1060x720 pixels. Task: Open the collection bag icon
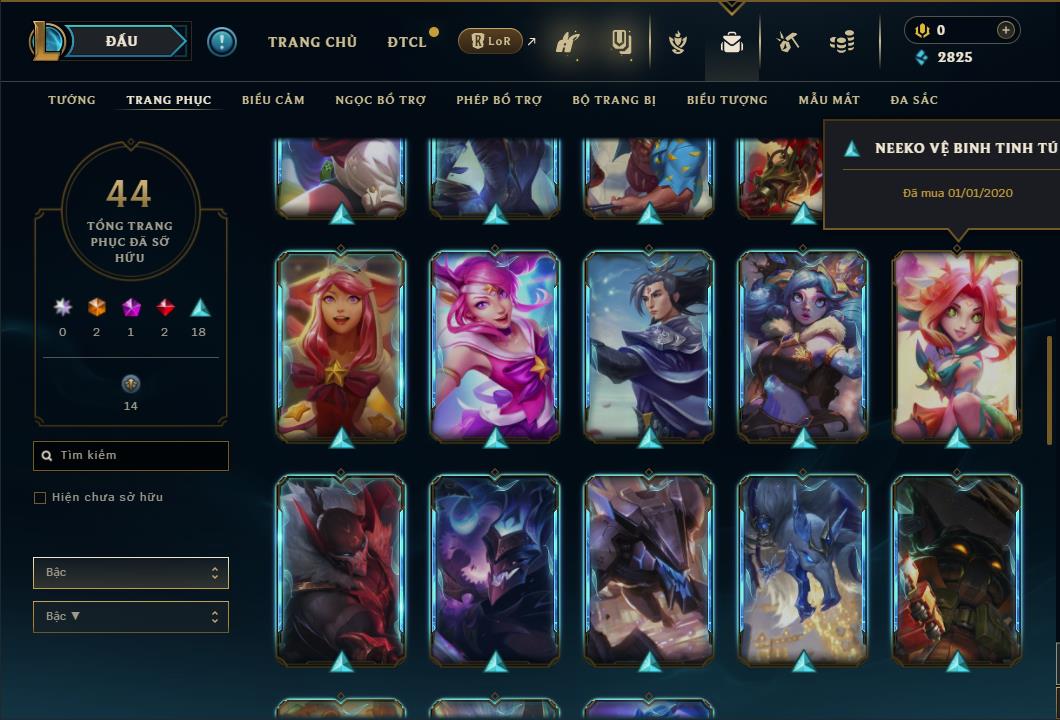click(x=732, y=43)
